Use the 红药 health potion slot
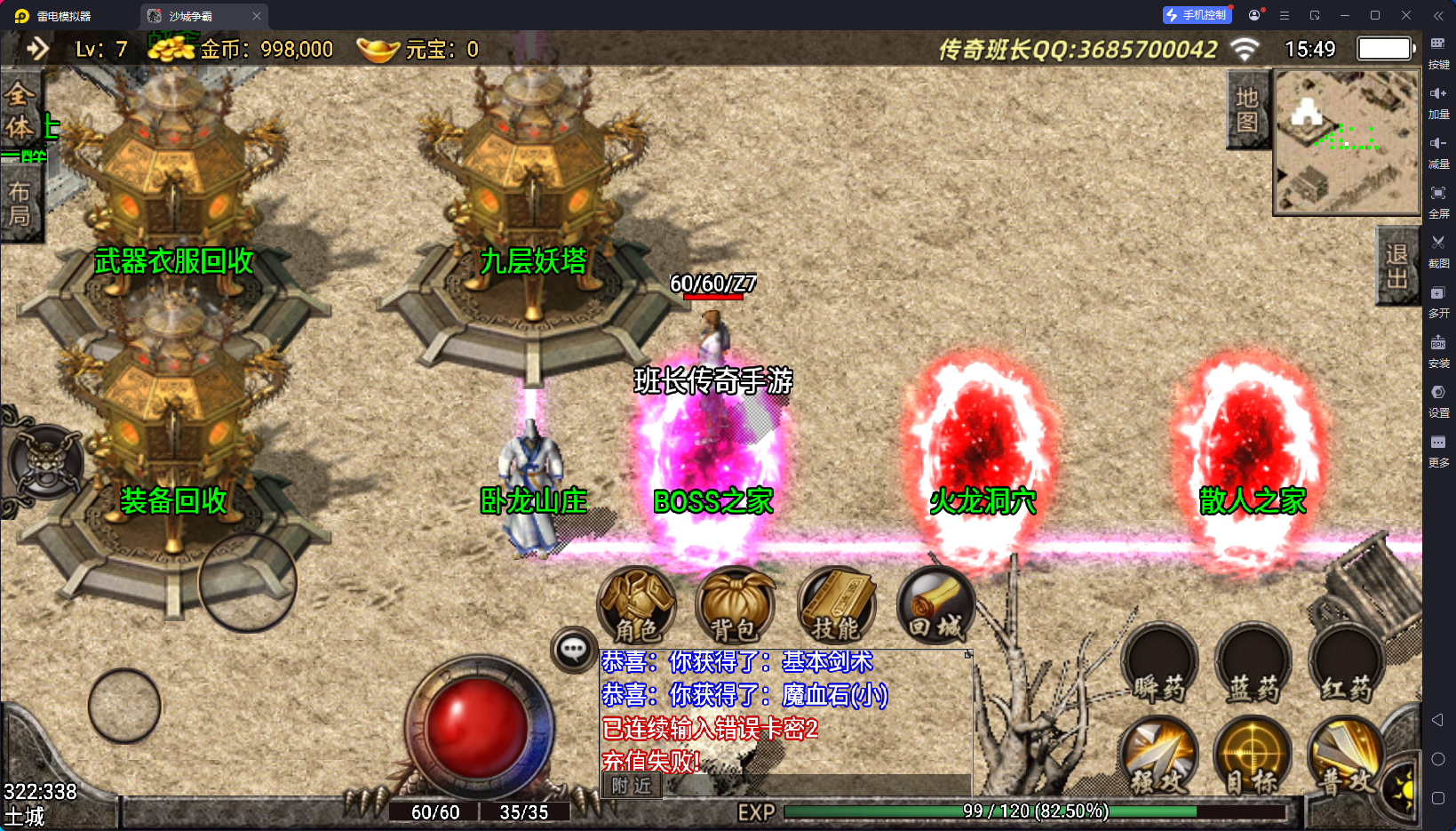 click(x=1347, y=665)
